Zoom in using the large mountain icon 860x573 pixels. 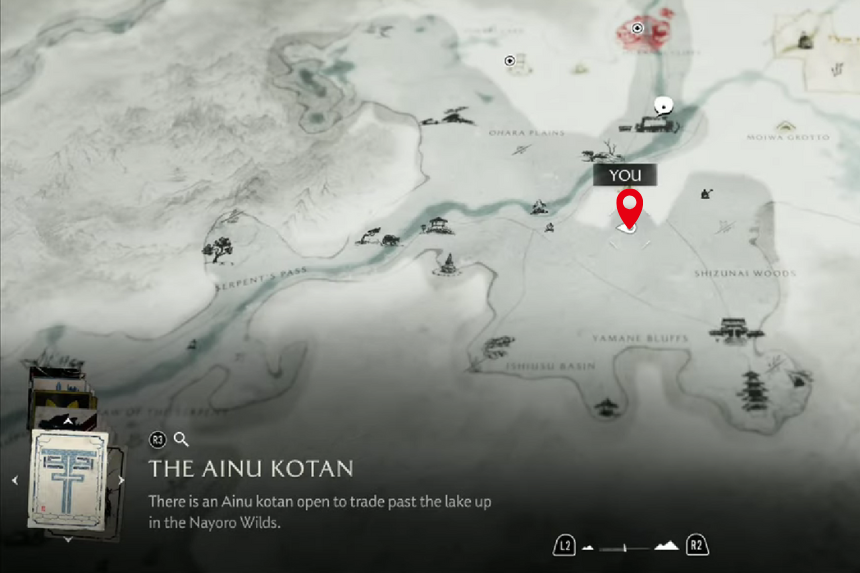666,546
